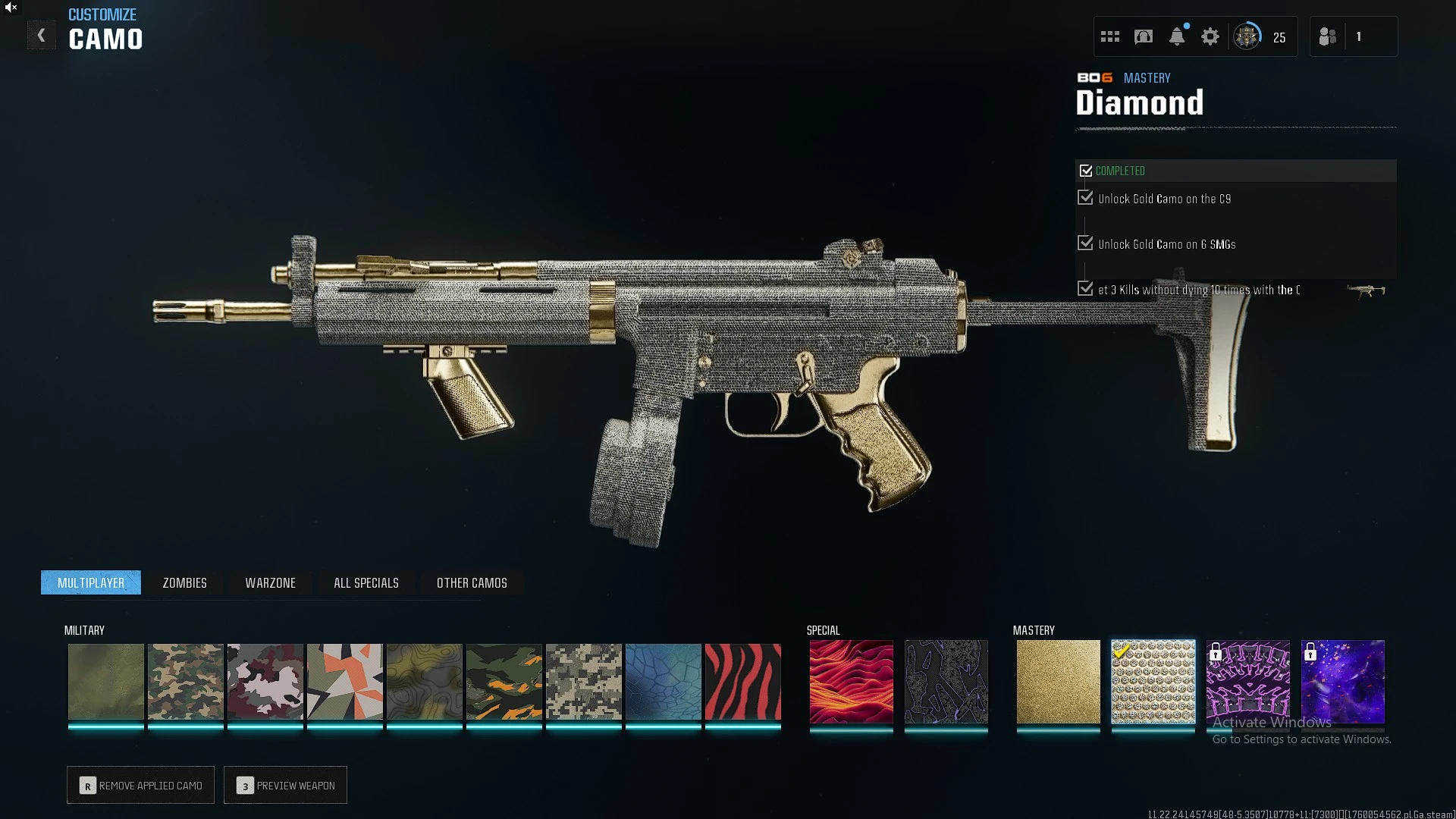Screen dimensions: 1456x819
Task: Pick the locked purple Dark Spine camo
Action: pos(1247,681)
